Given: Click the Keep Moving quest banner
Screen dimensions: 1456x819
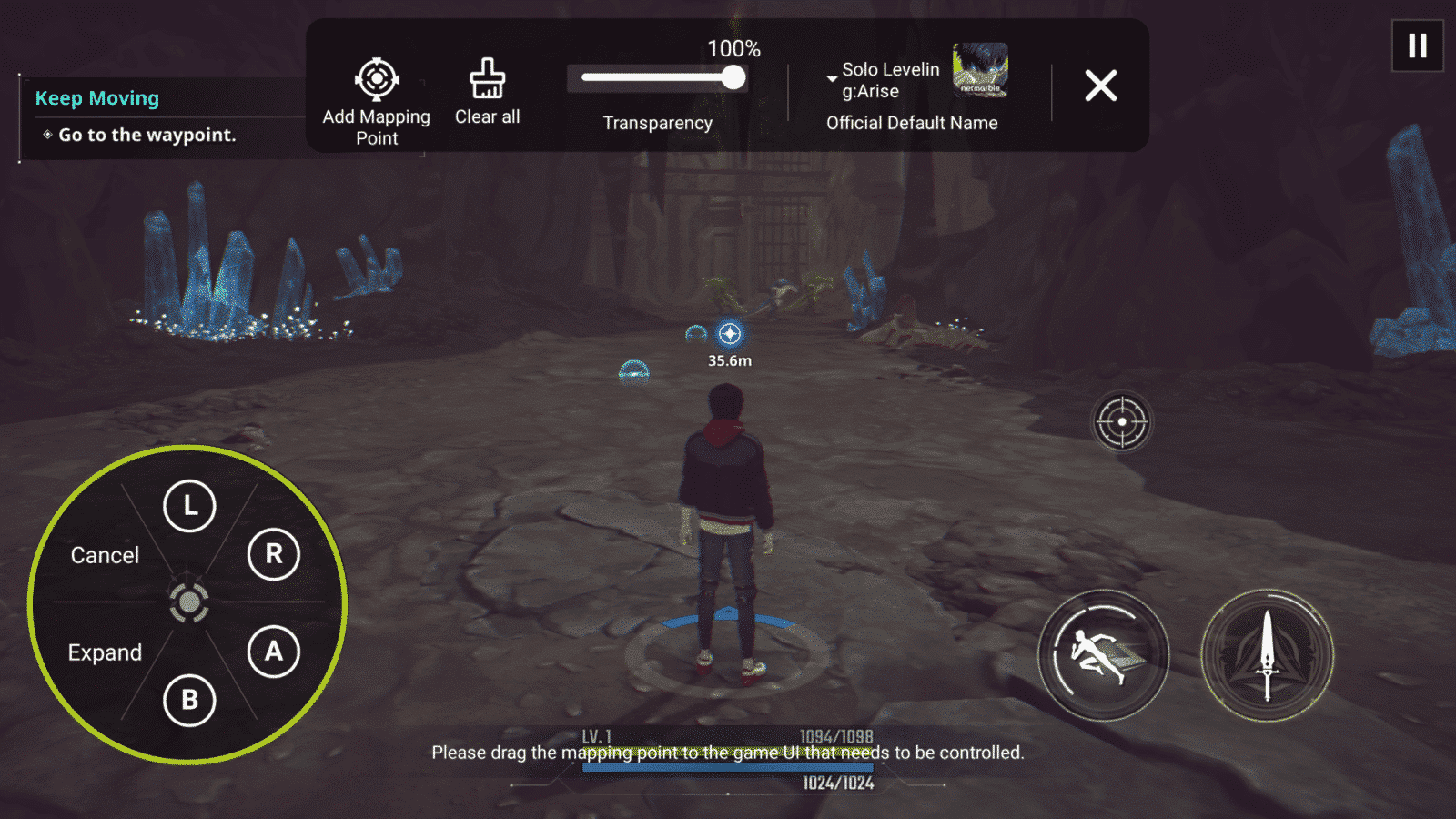Looking at the screenshot, I should coord(97,97).
